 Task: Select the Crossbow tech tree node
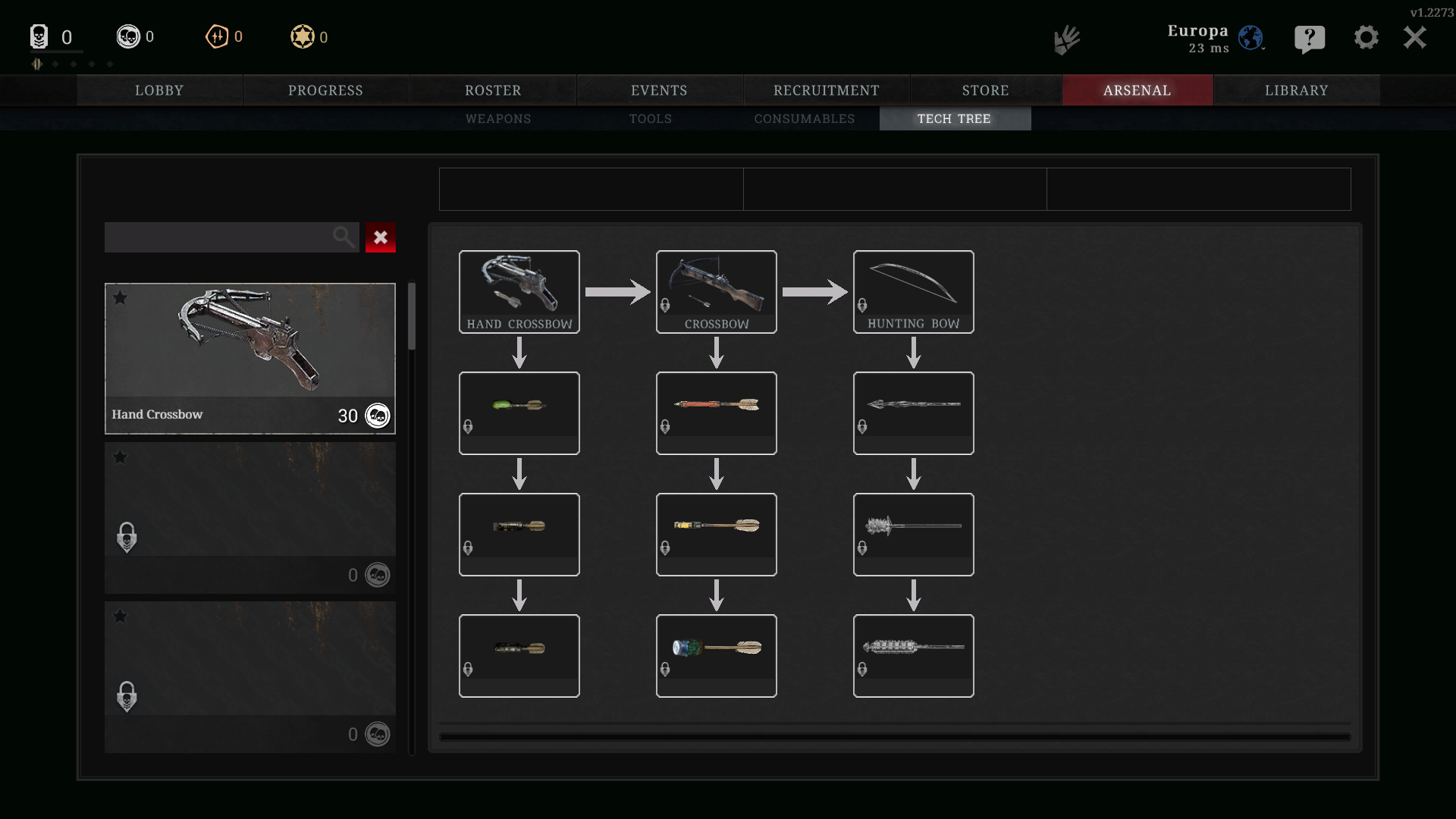pos(717,292)
